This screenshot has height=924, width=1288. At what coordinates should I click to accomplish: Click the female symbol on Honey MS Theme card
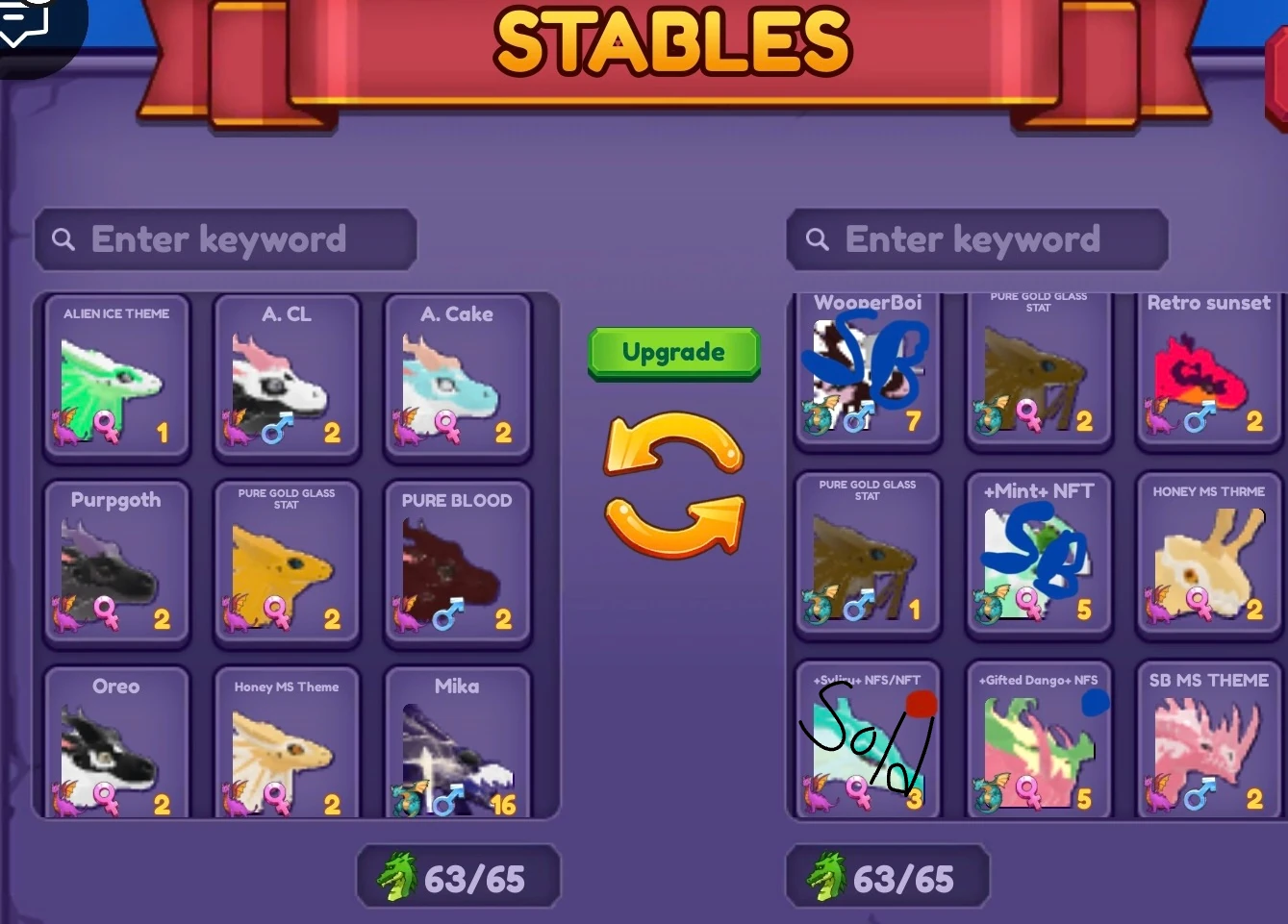click(x=278, y=797)
